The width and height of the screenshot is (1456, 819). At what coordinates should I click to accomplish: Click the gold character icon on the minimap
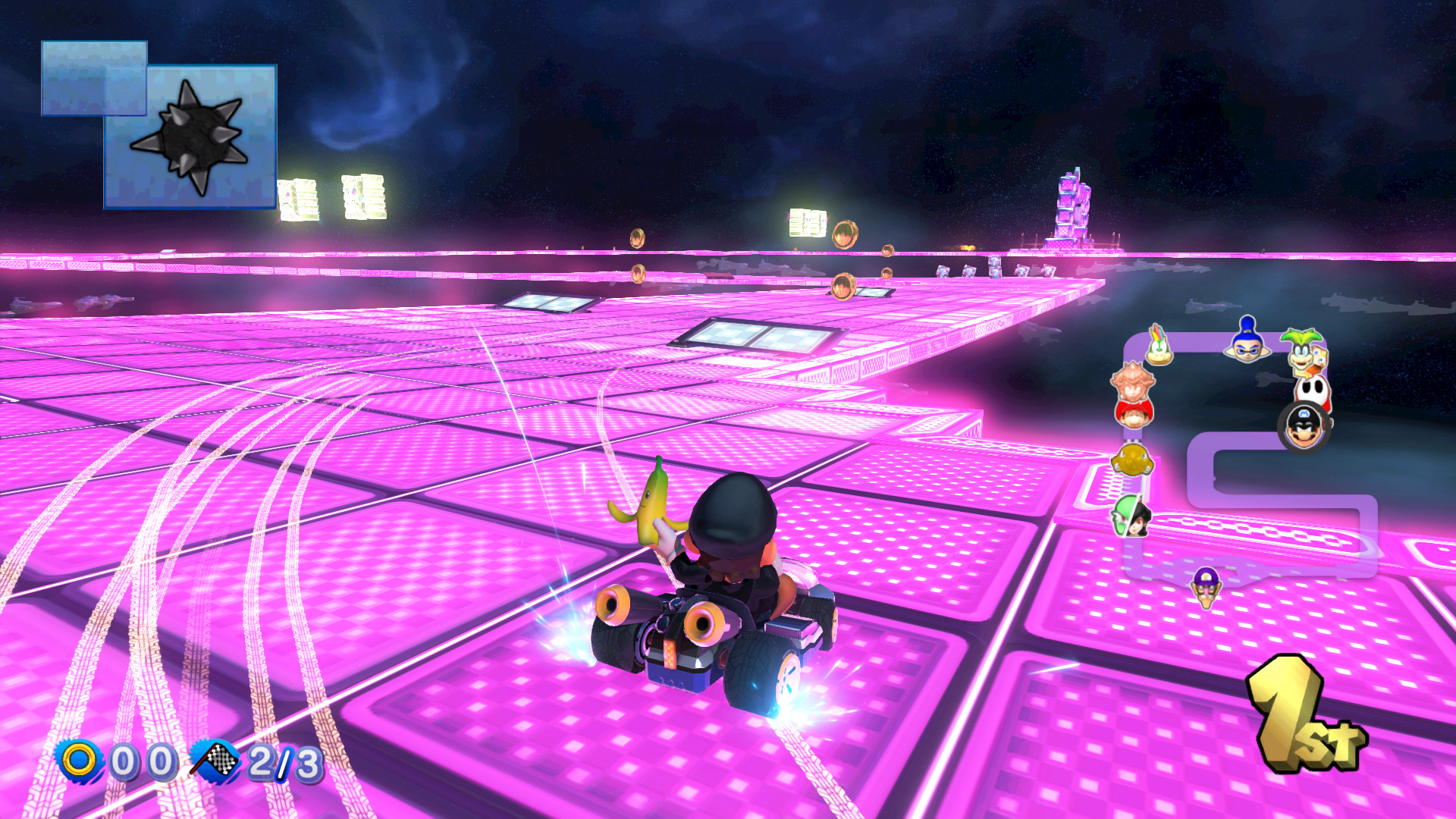click(1132, 460)
